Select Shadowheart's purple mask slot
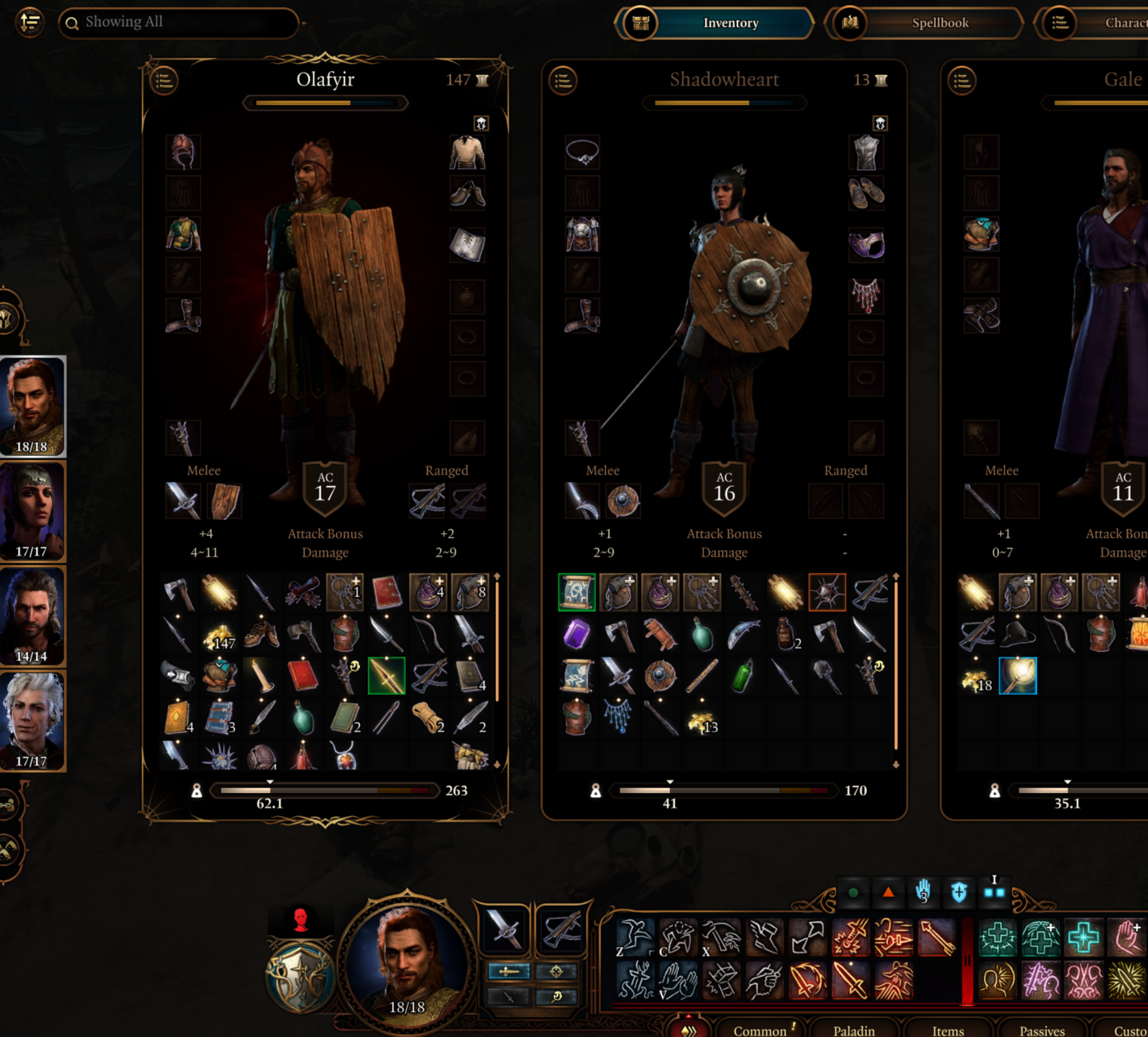1148x1037 pixels. (x=866, y=244)
